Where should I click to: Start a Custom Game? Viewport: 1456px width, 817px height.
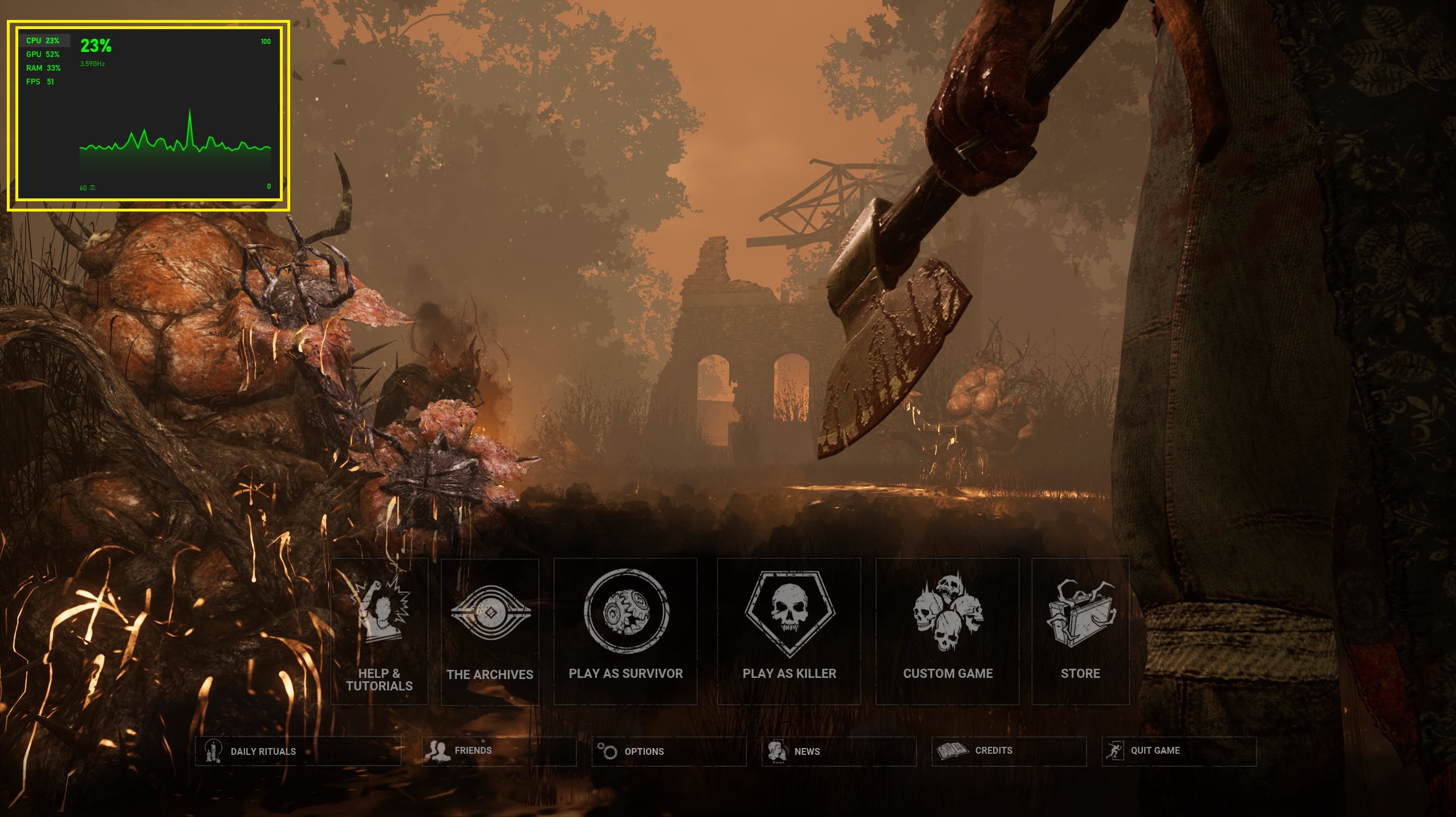tap(947, 631)
